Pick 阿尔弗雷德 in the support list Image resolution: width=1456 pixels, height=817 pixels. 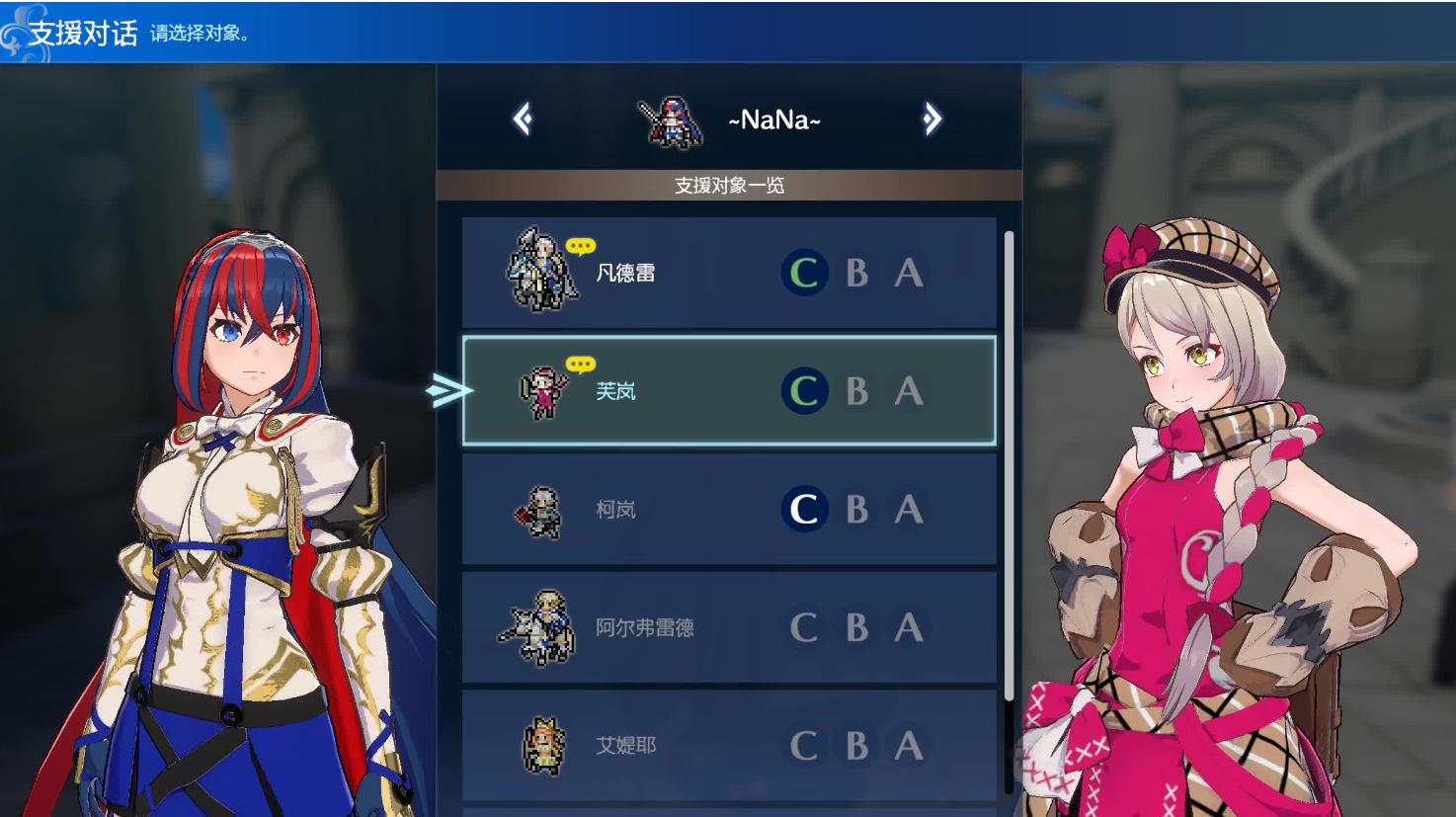728,626
